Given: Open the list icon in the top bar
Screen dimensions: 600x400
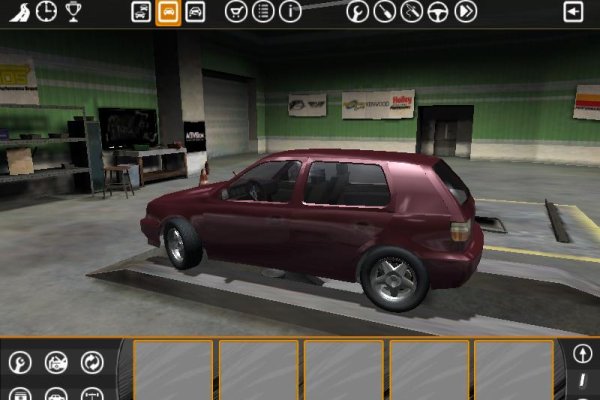Looking at the screenshot, I should (x=263, y=12).
